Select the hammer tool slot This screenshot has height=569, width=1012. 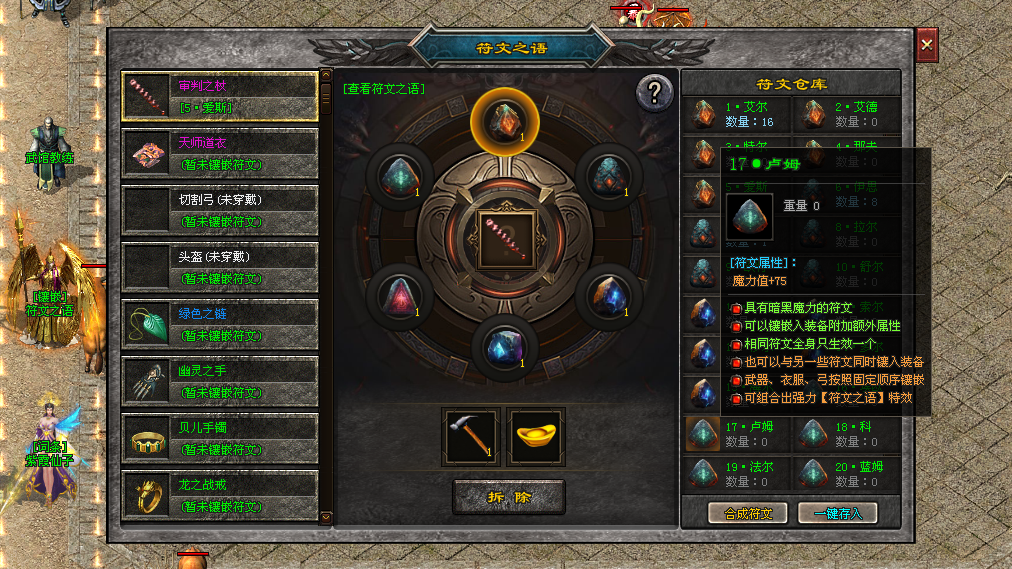[x=471, y=436]
